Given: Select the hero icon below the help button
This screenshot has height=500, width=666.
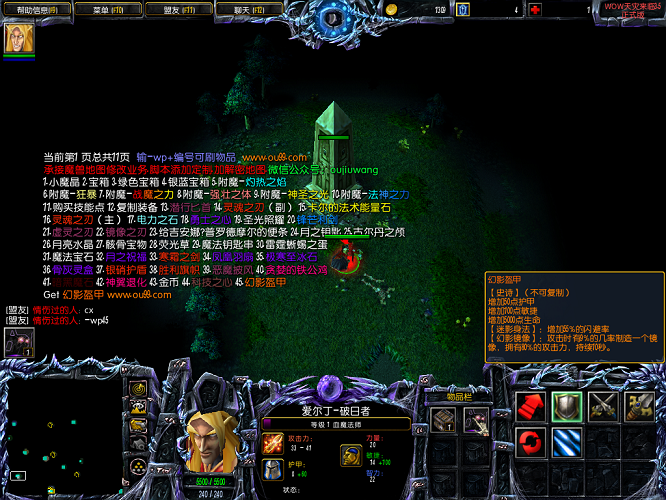Looking at the screenshot, I should point(18,39).
